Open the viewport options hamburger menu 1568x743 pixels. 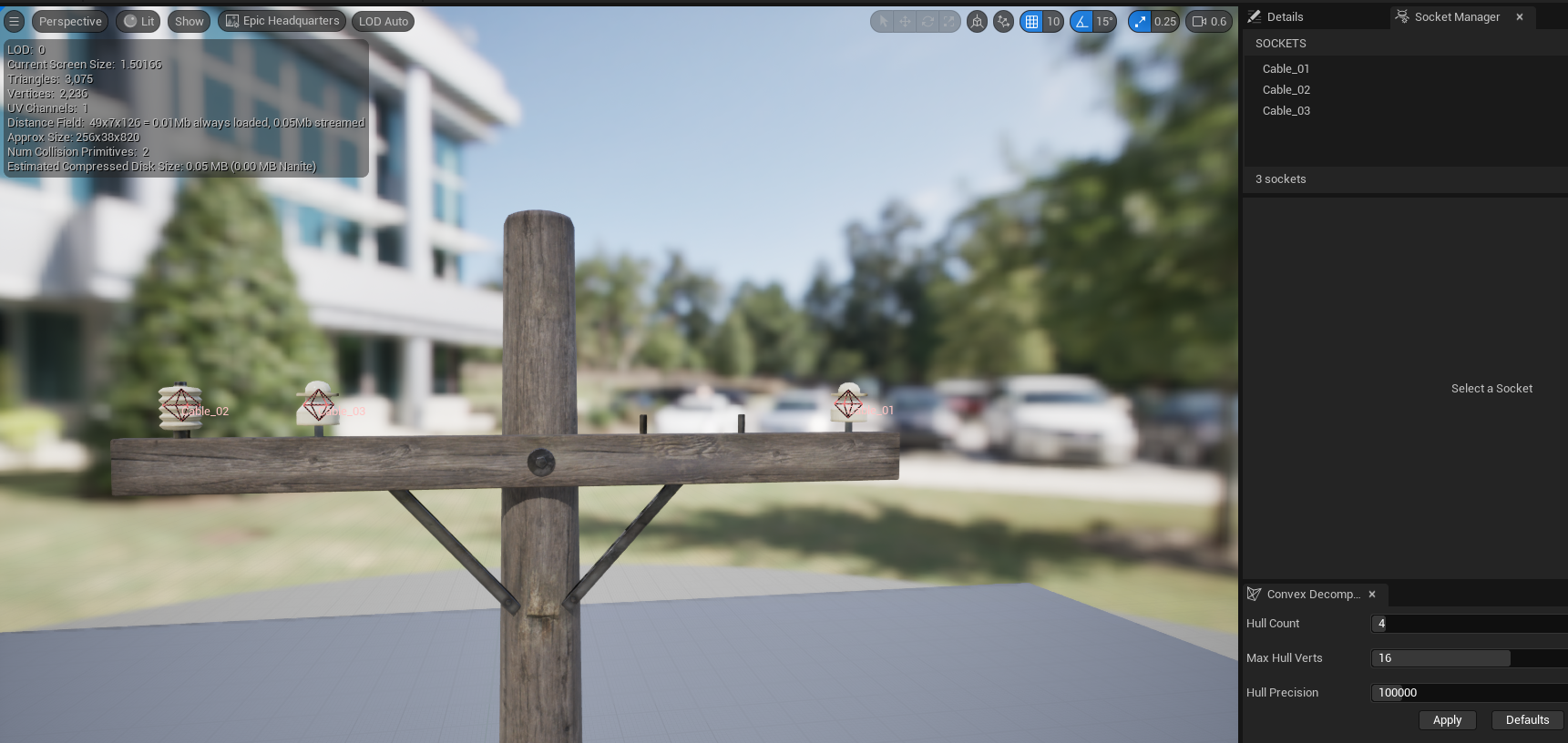click(14, 20)
